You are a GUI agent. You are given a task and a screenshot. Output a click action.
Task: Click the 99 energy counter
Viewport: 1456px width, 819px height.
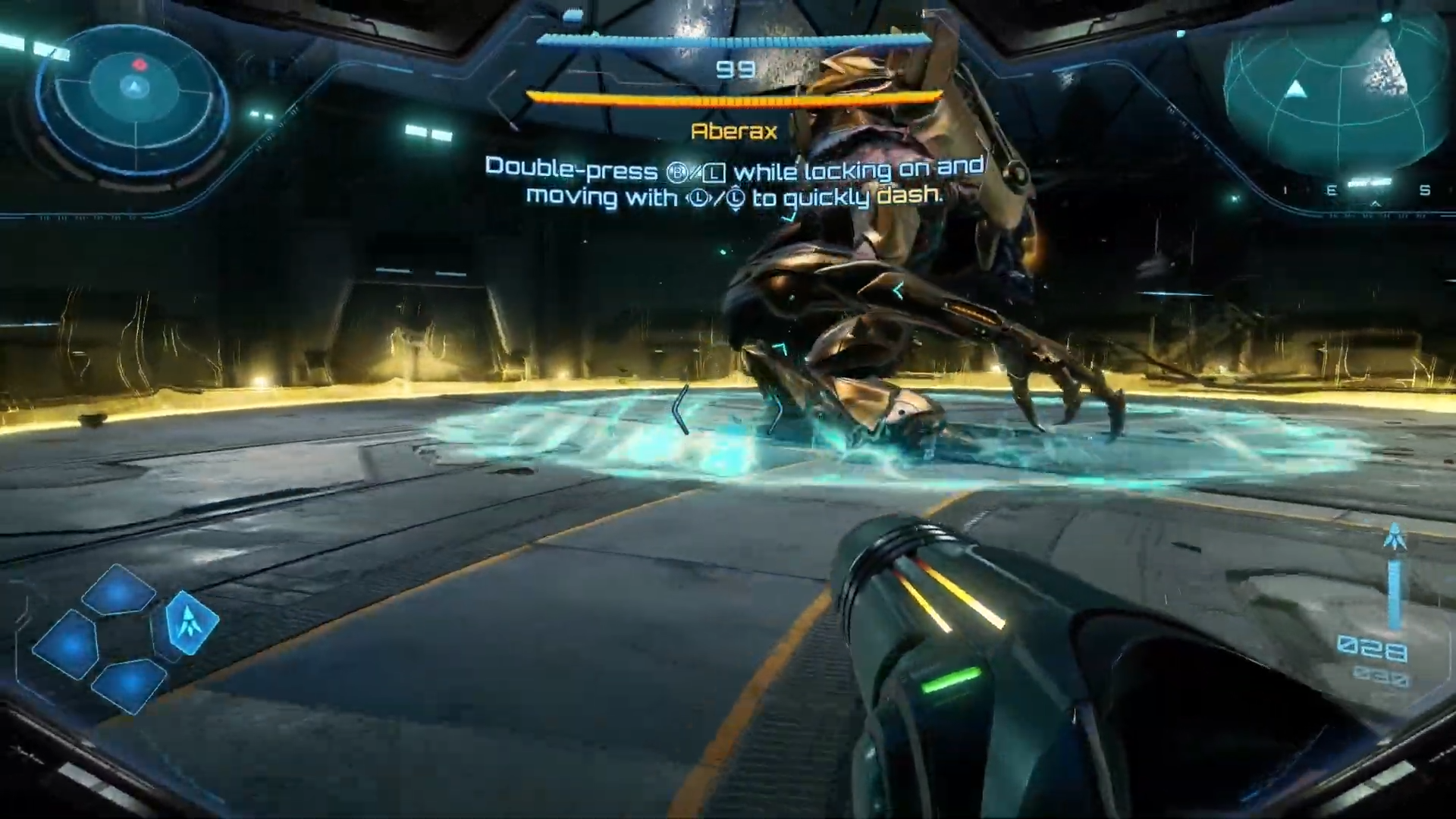730,70
